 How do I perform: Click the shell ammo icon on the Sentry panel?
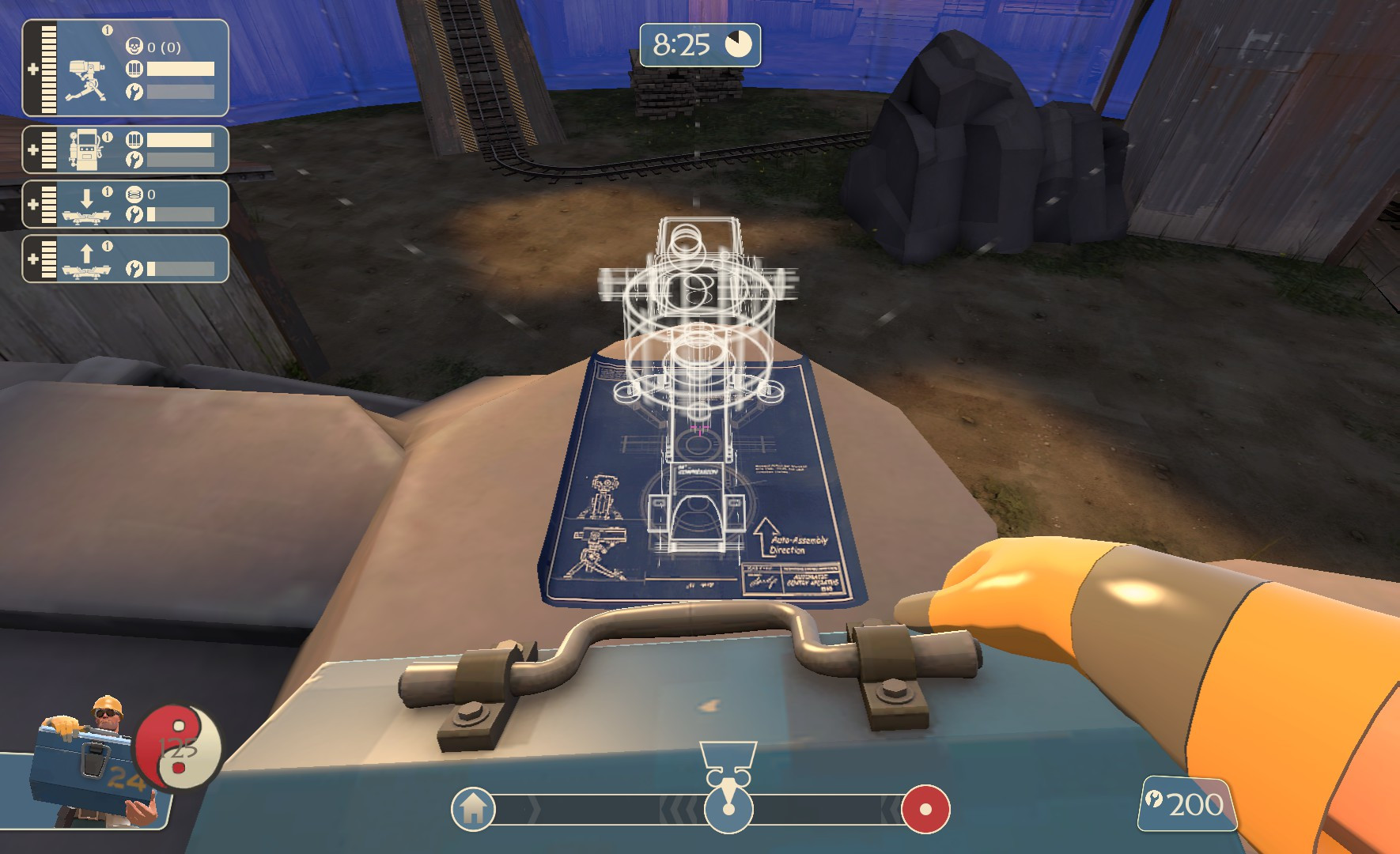pyautogui.click(x=135, y=67)
